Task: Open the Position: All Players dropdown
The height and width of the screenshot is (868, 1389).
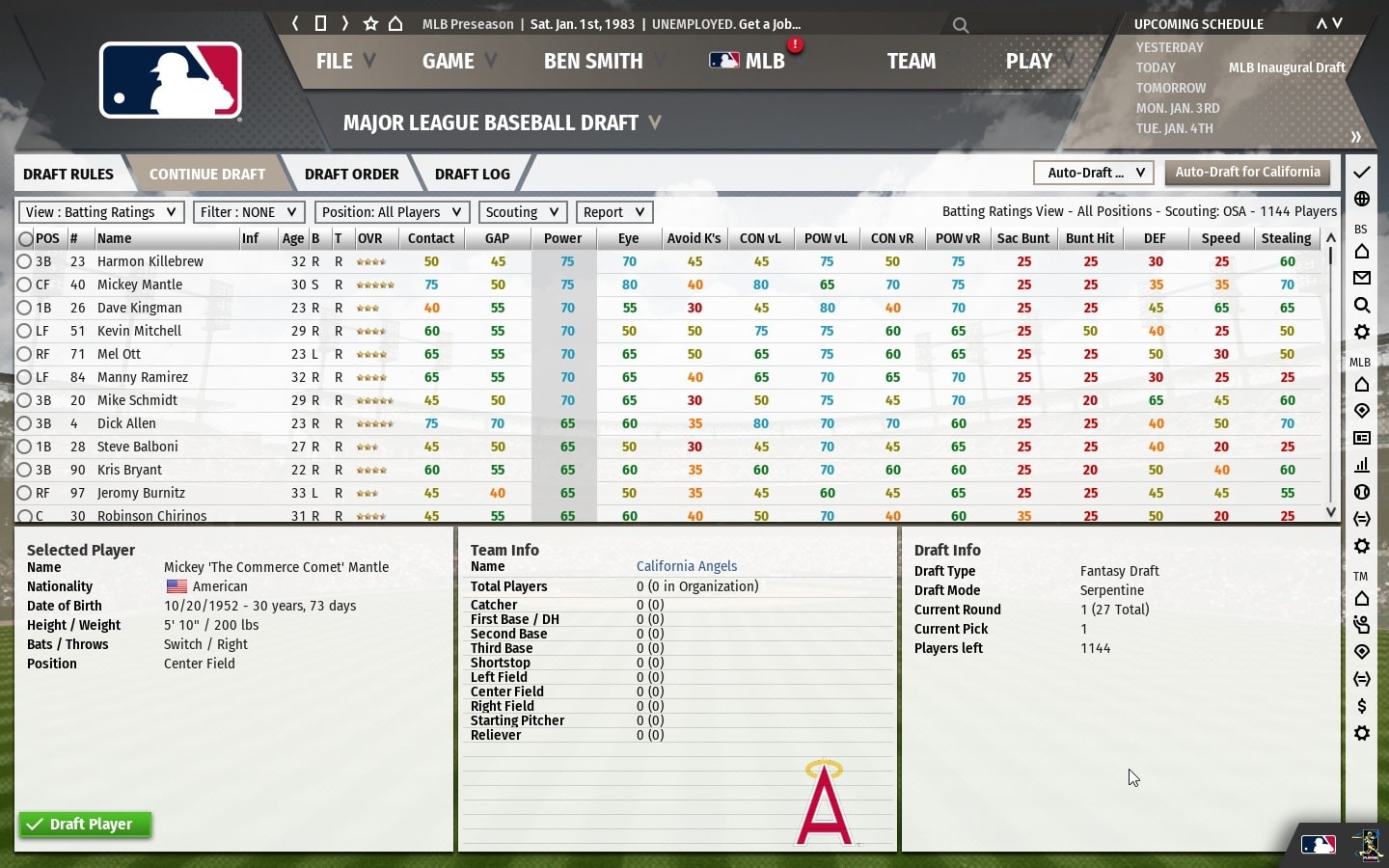Action: point(392,211)
